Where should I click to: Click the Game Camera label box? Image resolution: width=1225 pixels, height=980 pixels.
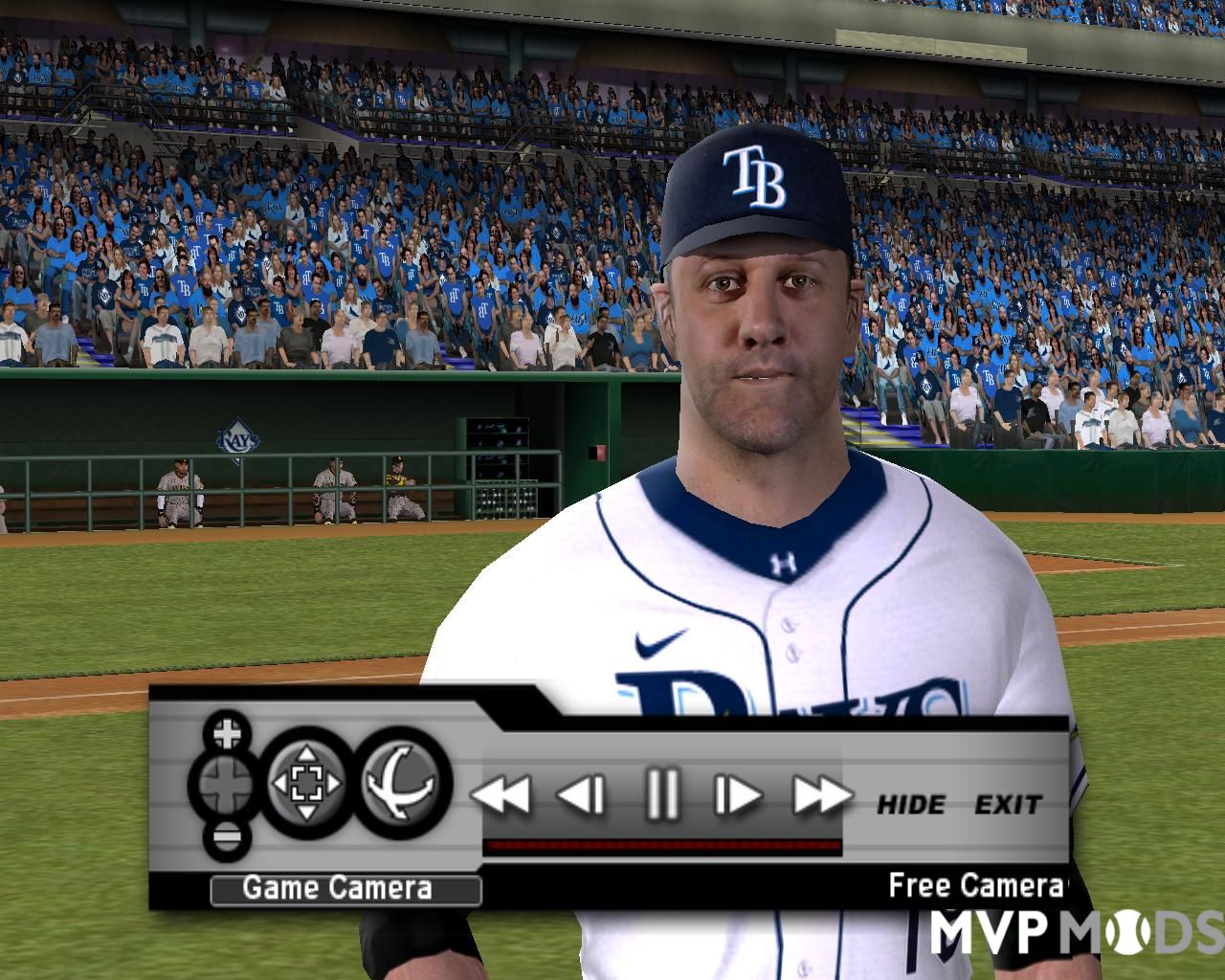345,887
